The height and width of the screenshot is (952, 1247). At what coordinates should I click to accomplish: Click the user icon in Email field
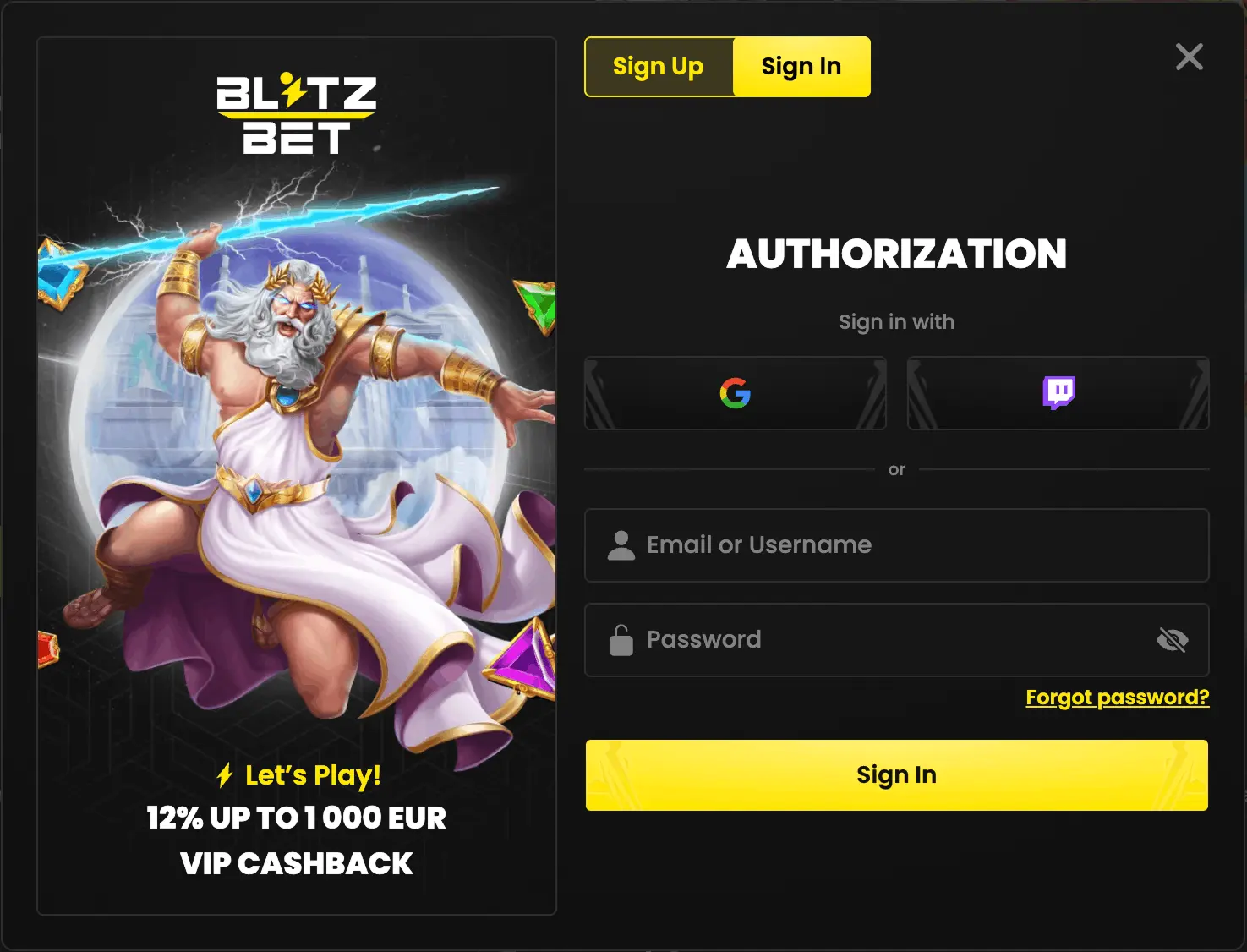[621, 545]
